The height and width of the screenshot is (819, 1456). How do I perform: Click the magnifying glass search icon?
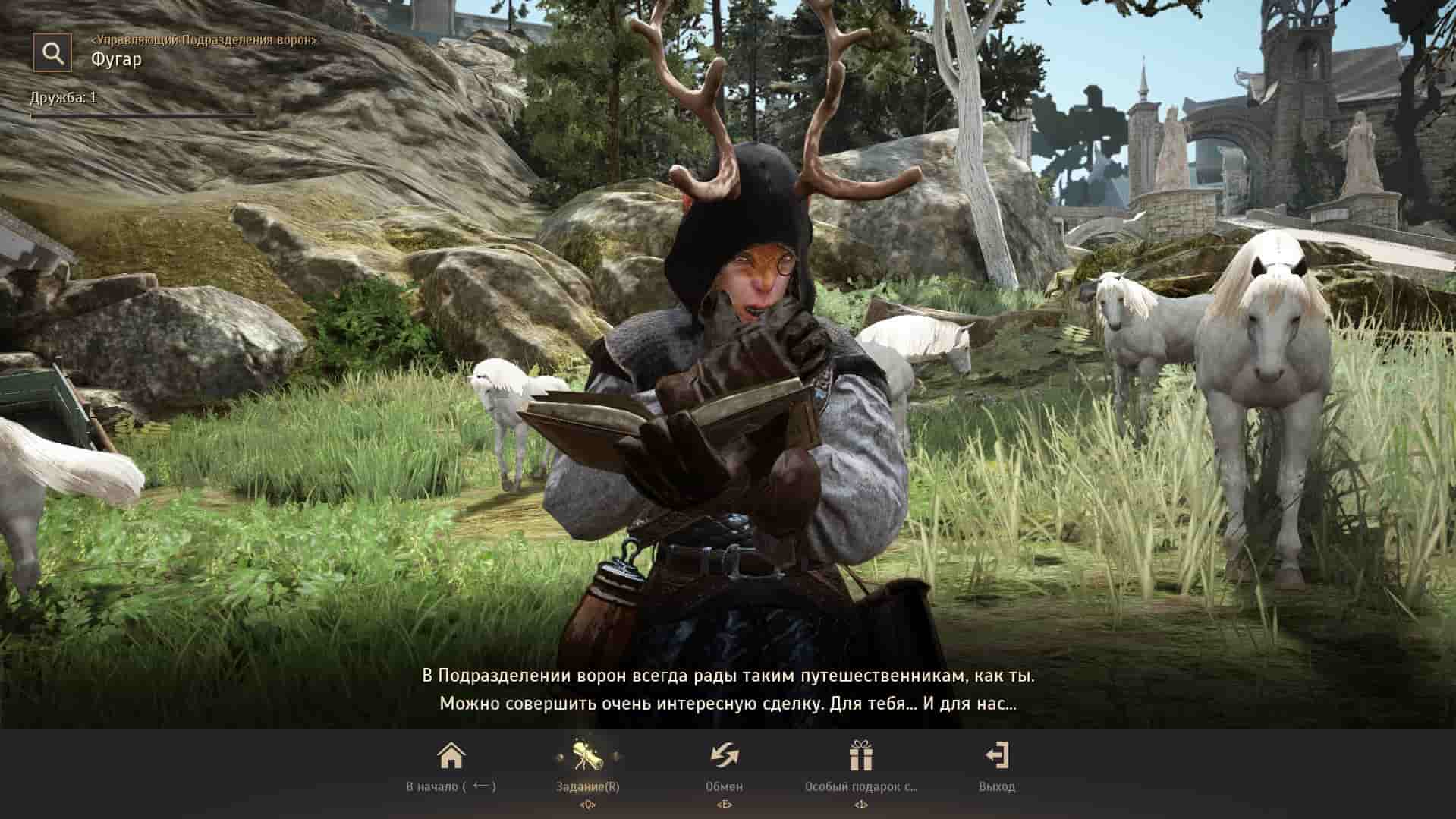coord(52,52)
